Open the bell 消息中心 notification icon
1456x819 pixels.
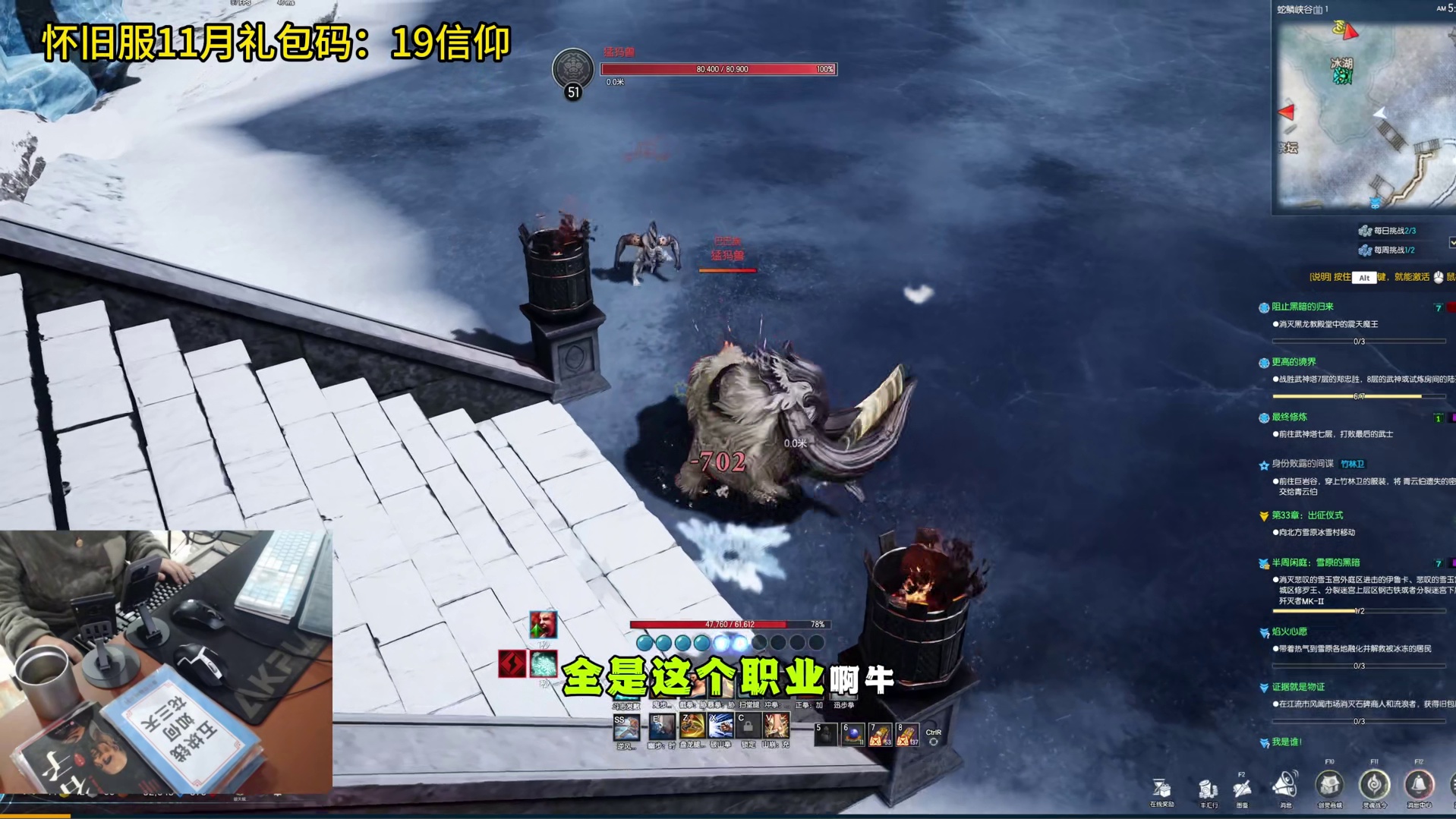(x=1418, y=785)
